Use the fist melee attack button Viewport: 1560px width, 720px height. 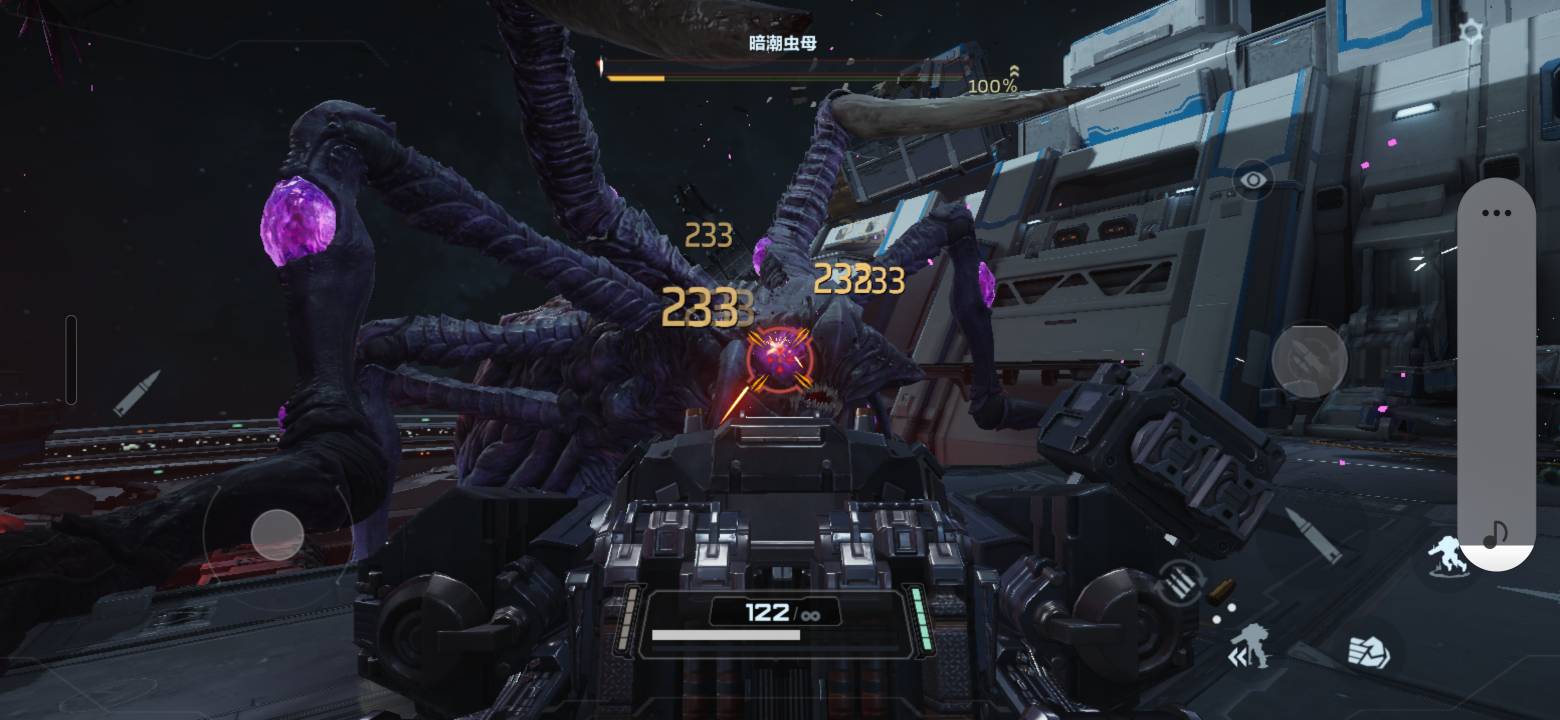coord(1367,651)
